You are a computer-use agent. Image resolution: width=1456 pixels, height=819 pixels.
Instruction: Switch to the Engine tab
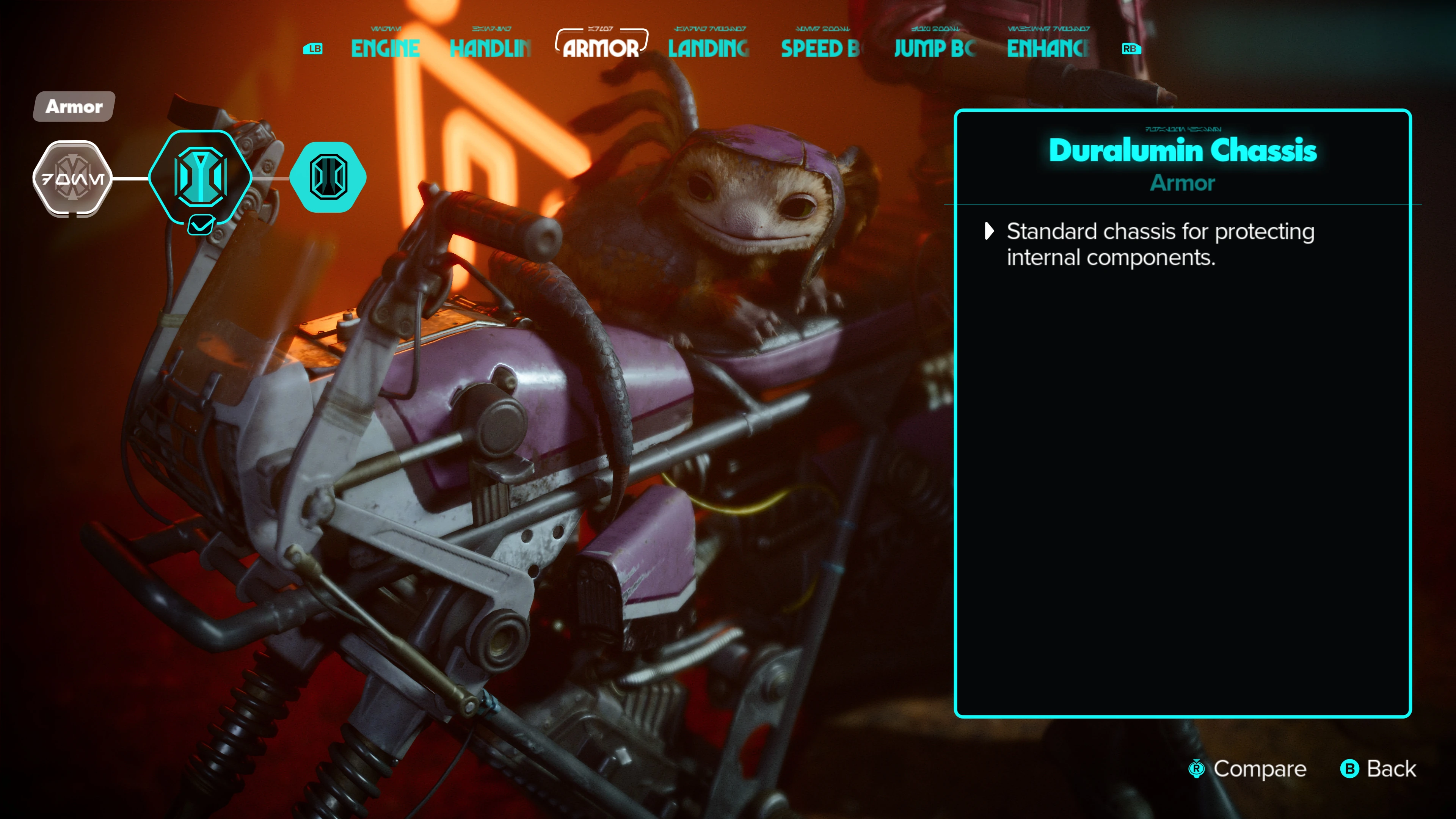coord(385,49)
